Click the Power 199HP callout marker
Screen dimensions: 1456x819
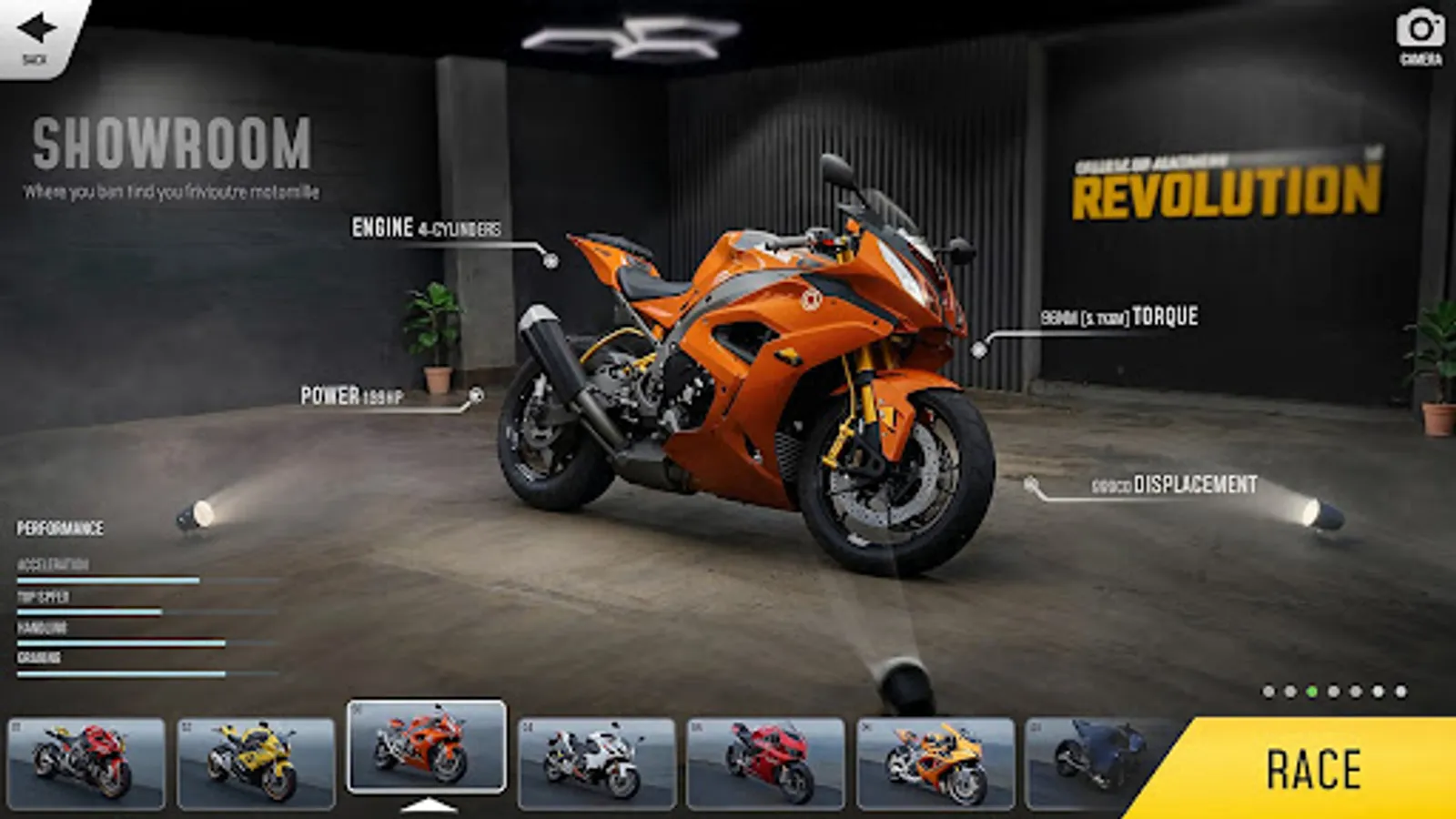pyautogui.click(x=476, y=395)
